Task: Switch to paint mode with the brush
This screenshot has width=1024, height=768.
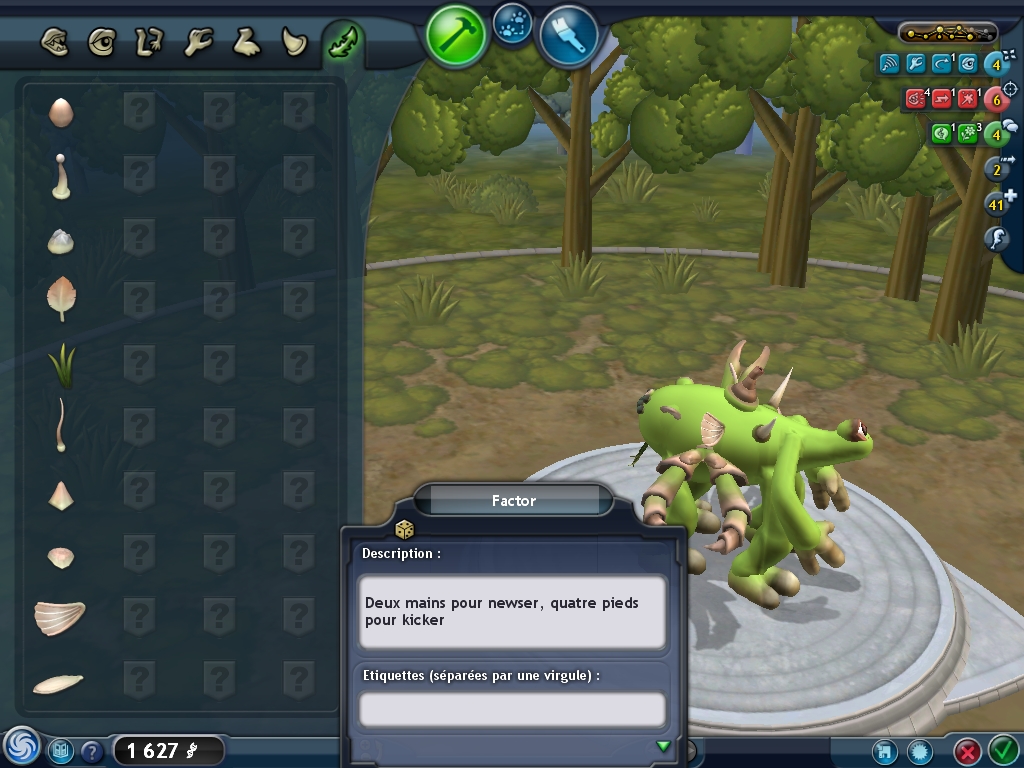Action: [568, 36]
